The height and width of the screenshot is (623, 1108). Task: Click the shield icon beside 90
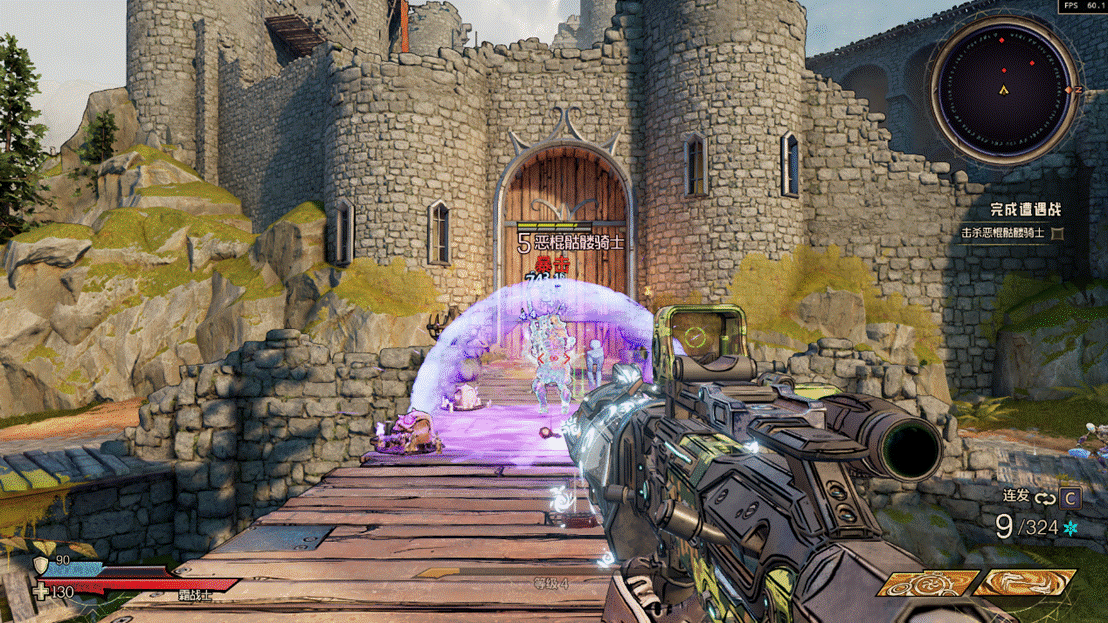pyautogui.click(x=41, y=565)
